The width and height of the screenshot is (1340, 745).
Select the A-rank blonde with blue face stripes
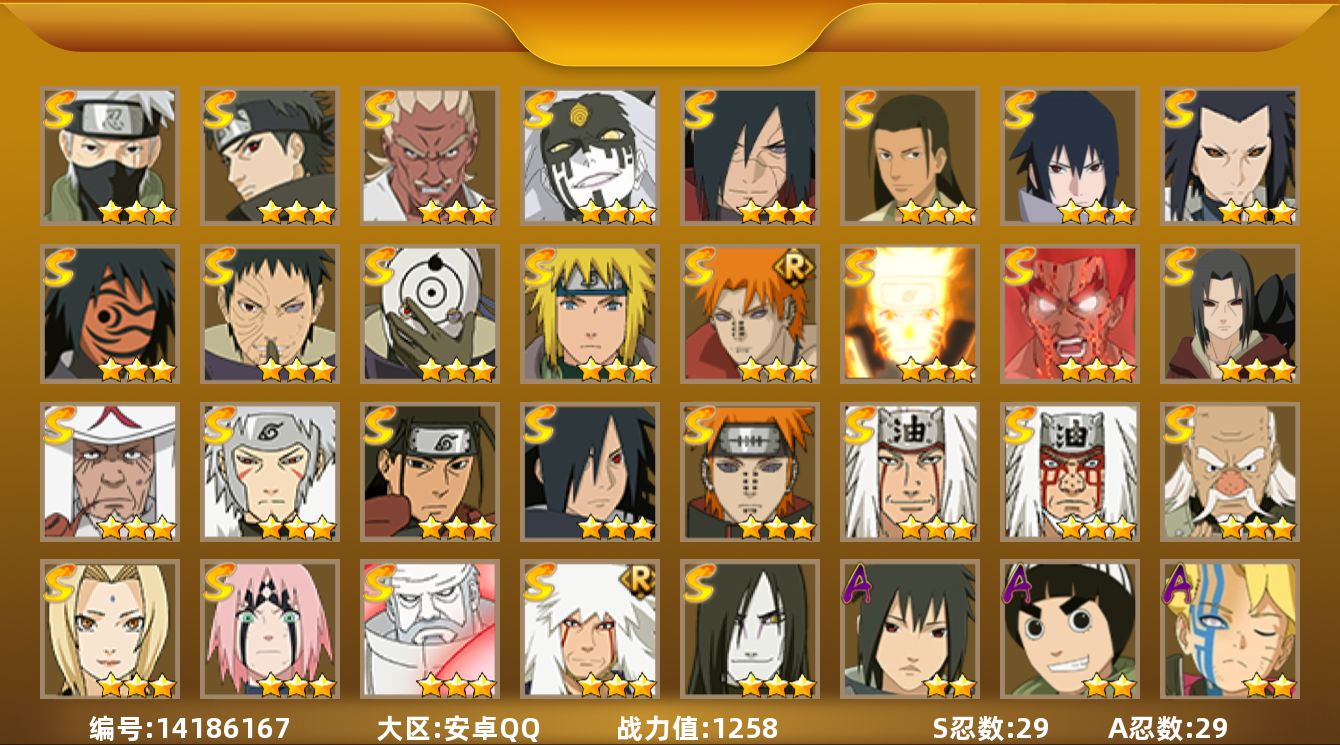click(x=1229, y=629)
